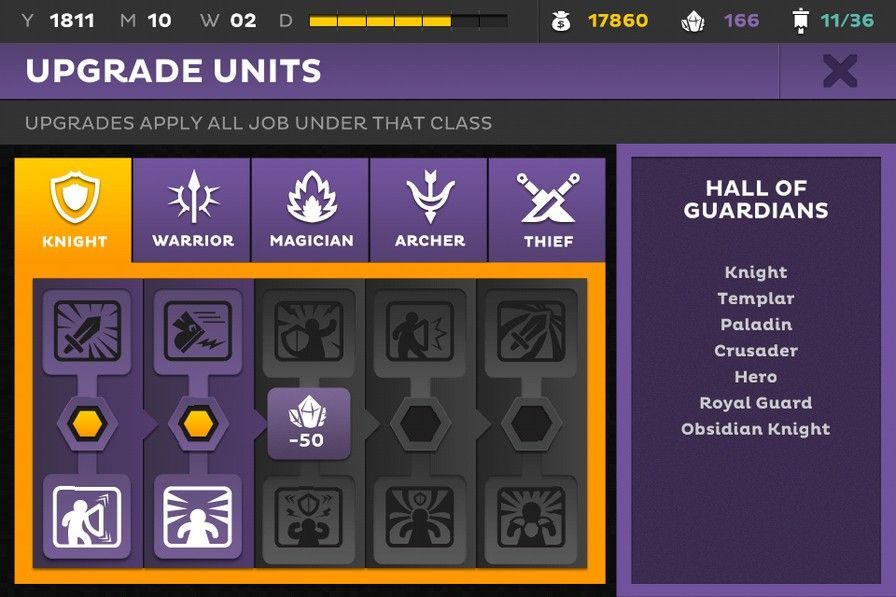Screen dimensions: 896x597
Task: Switch to the Warrior tab
Action: point(192,210)
